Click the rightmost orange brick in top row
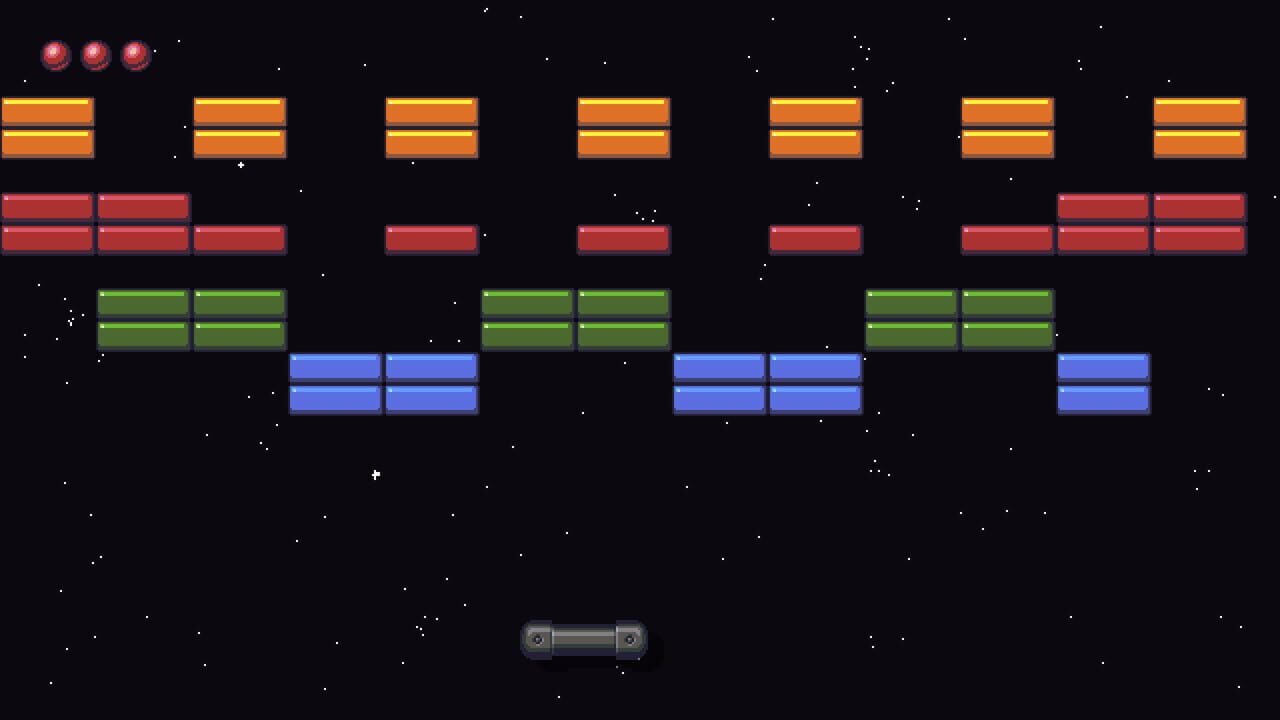This screenshot has width=1280, height=720. 1199,110
